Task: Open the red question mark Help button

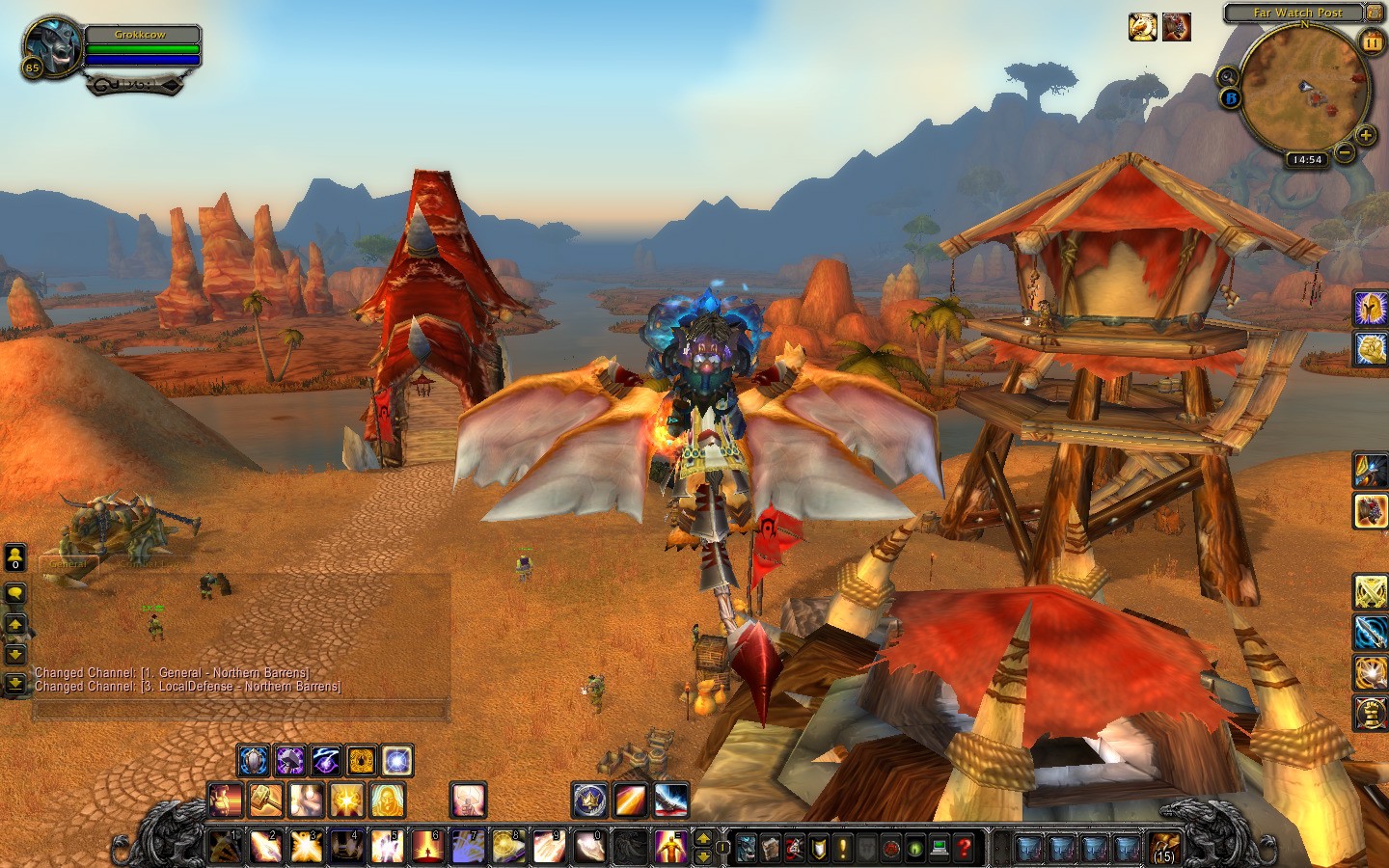Action: coord(963,849)
